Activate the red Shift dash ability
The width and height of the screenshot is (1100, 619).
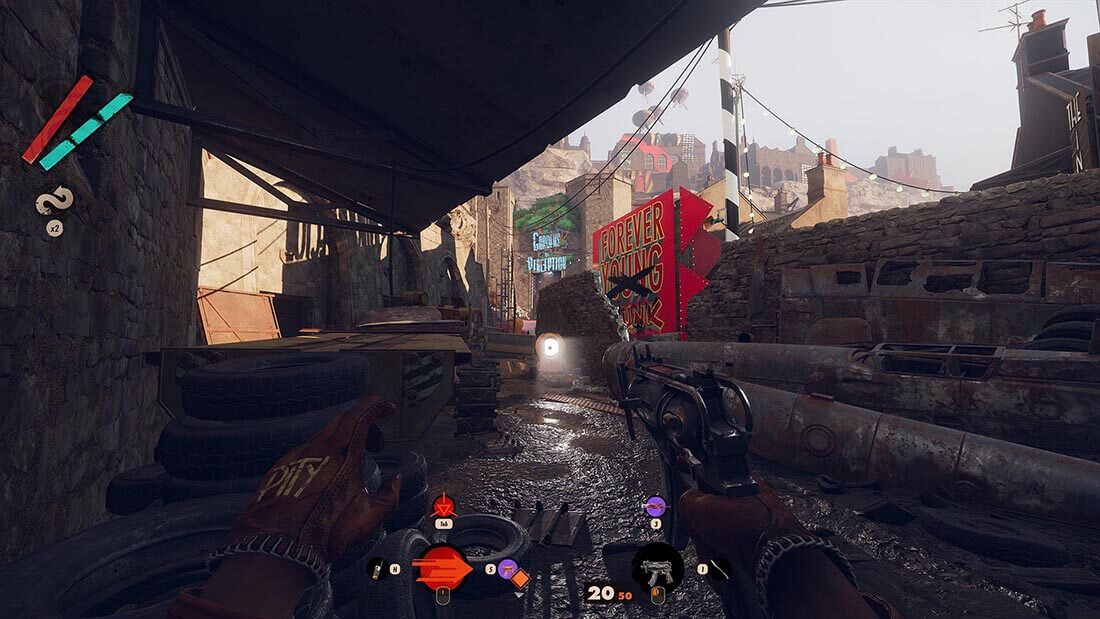440,570
